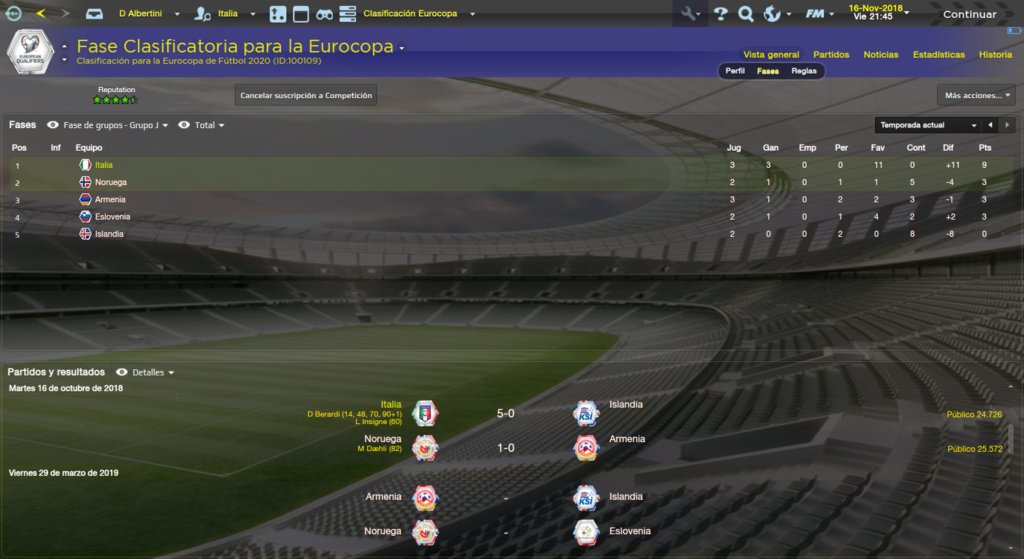Cancel the competition subscription

pyautogui.click(x=306, y=96)
